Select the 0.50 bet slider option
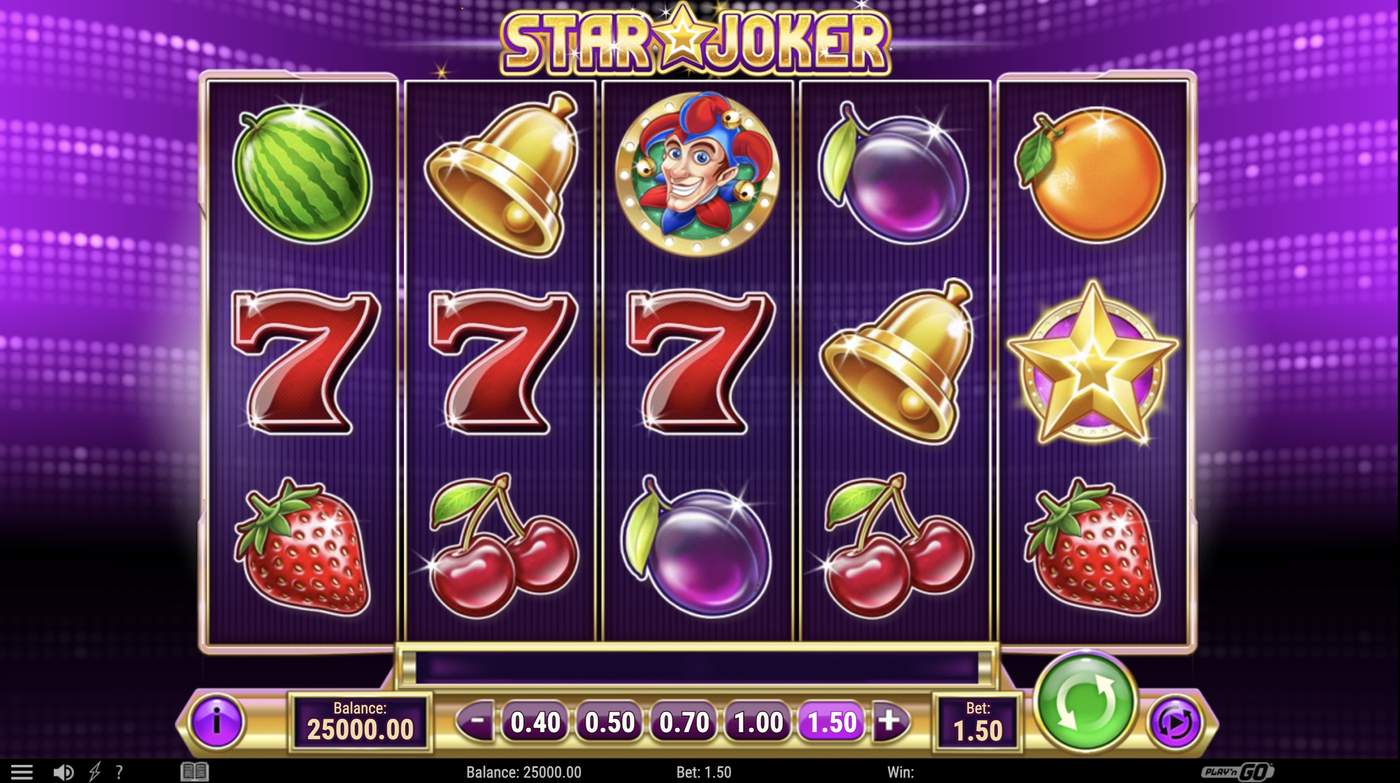The height and width of the screenshot is (783, 1400). click(607, 720)
